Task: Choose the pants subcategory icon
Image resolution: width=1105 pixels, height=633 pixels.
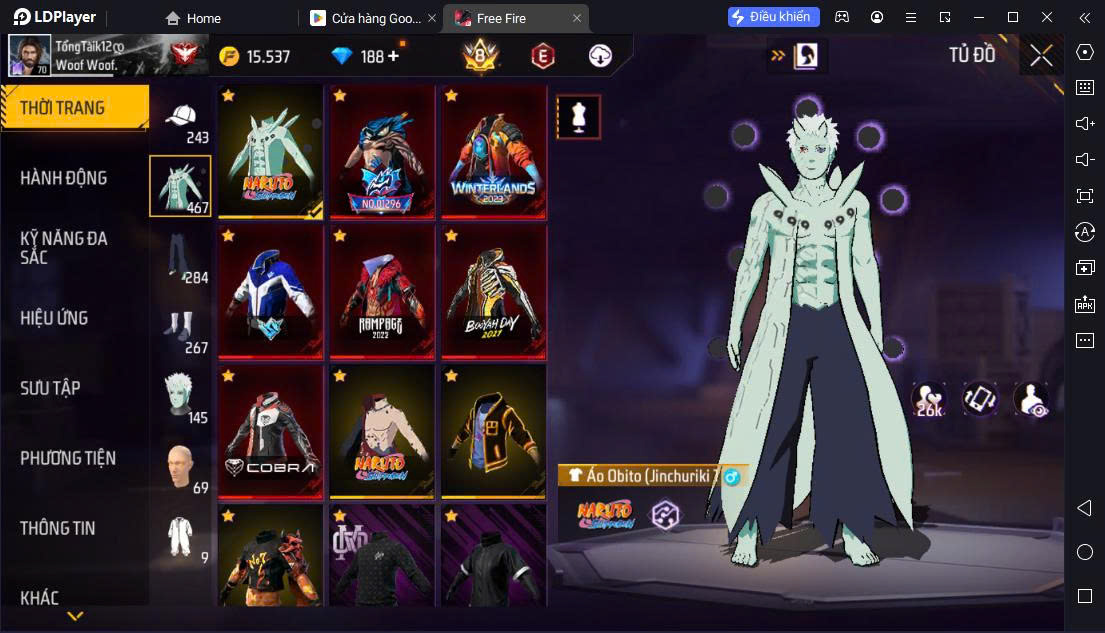Action: [x=181, y=258]
